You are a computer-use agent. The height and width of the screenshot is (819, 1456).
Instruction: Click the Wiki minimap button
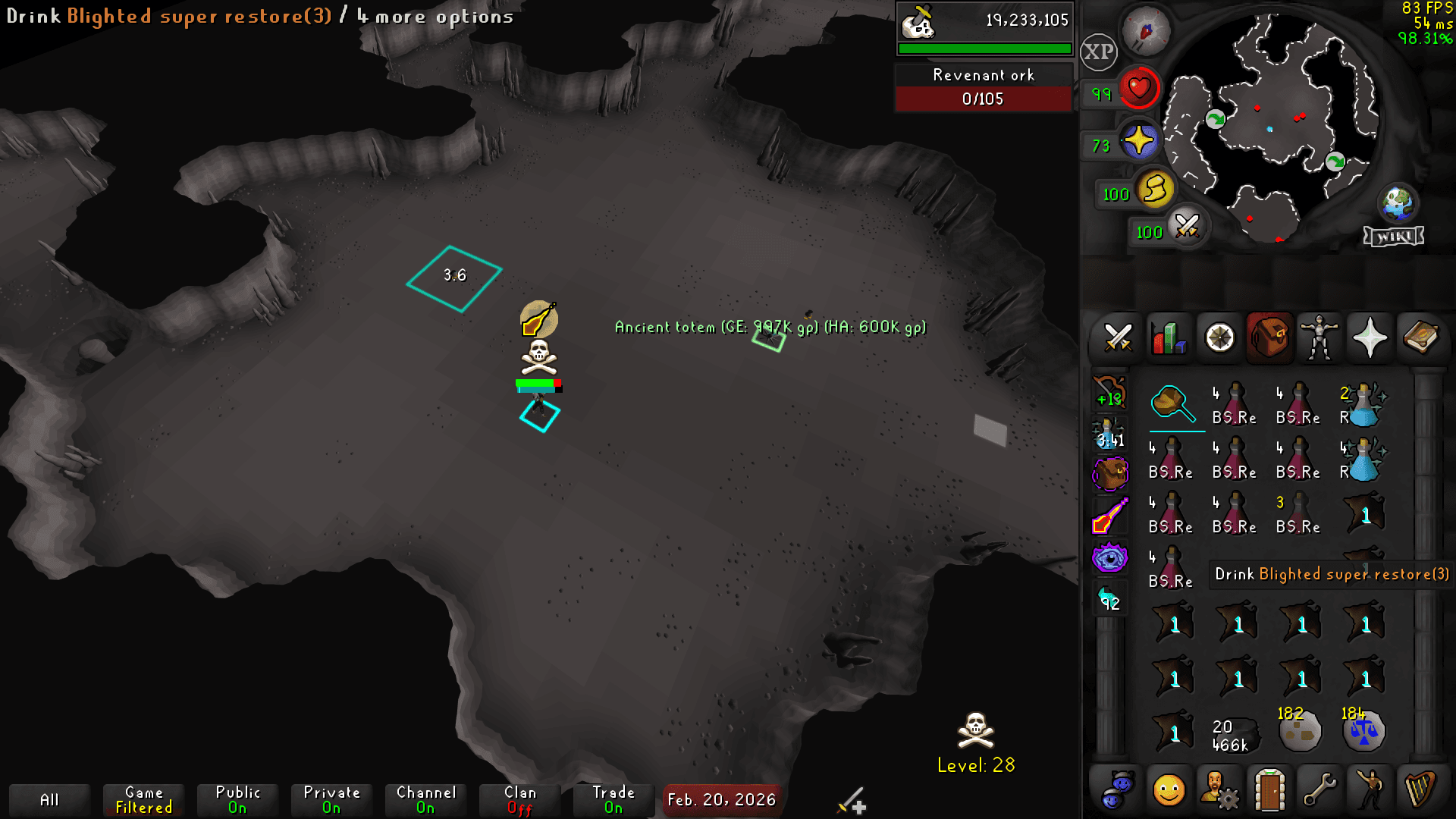[x=1394, y=236]
